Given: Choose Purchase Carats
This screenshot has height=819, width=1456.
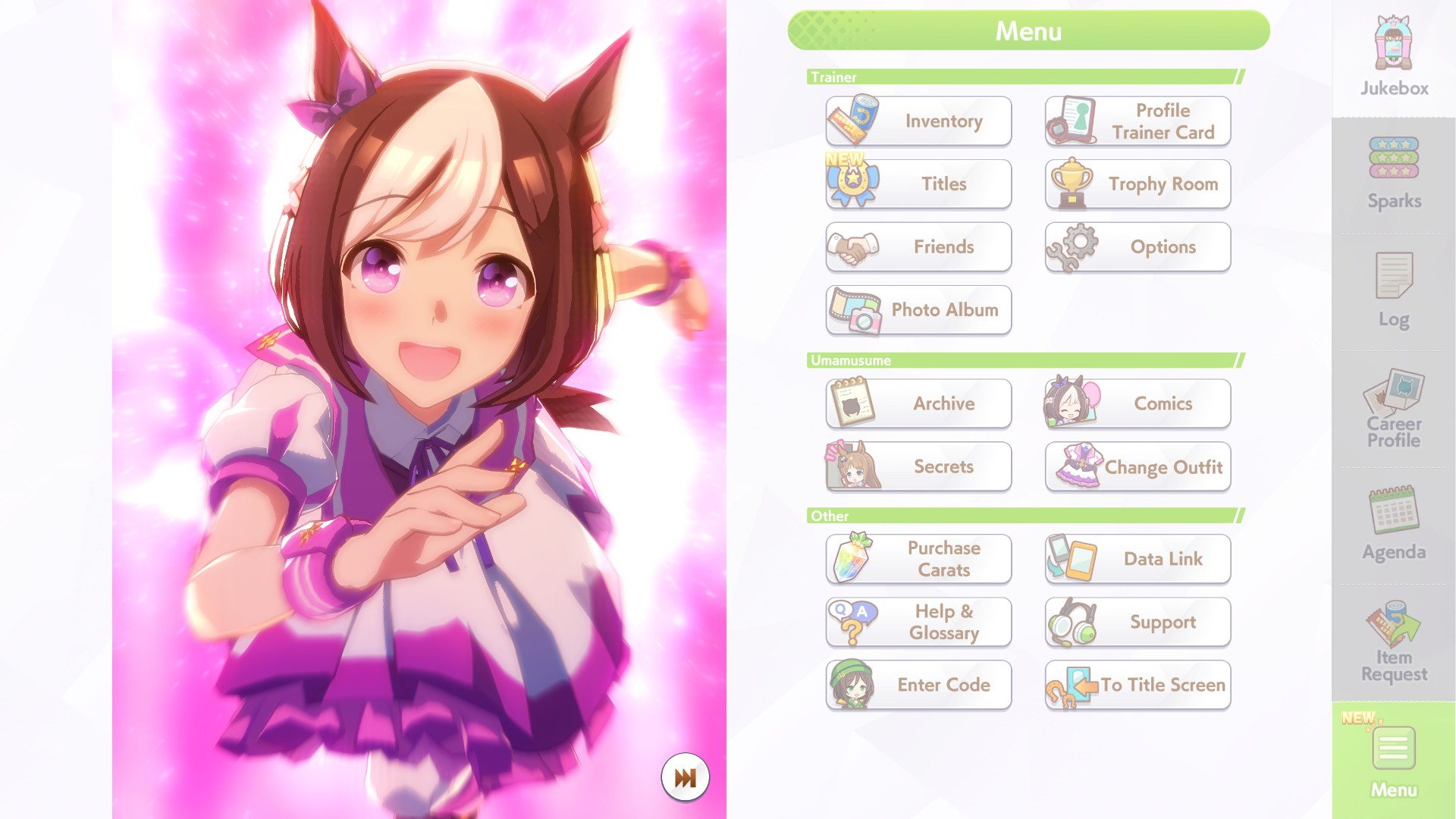Looking at the screenshot, I should coord(918,559).
